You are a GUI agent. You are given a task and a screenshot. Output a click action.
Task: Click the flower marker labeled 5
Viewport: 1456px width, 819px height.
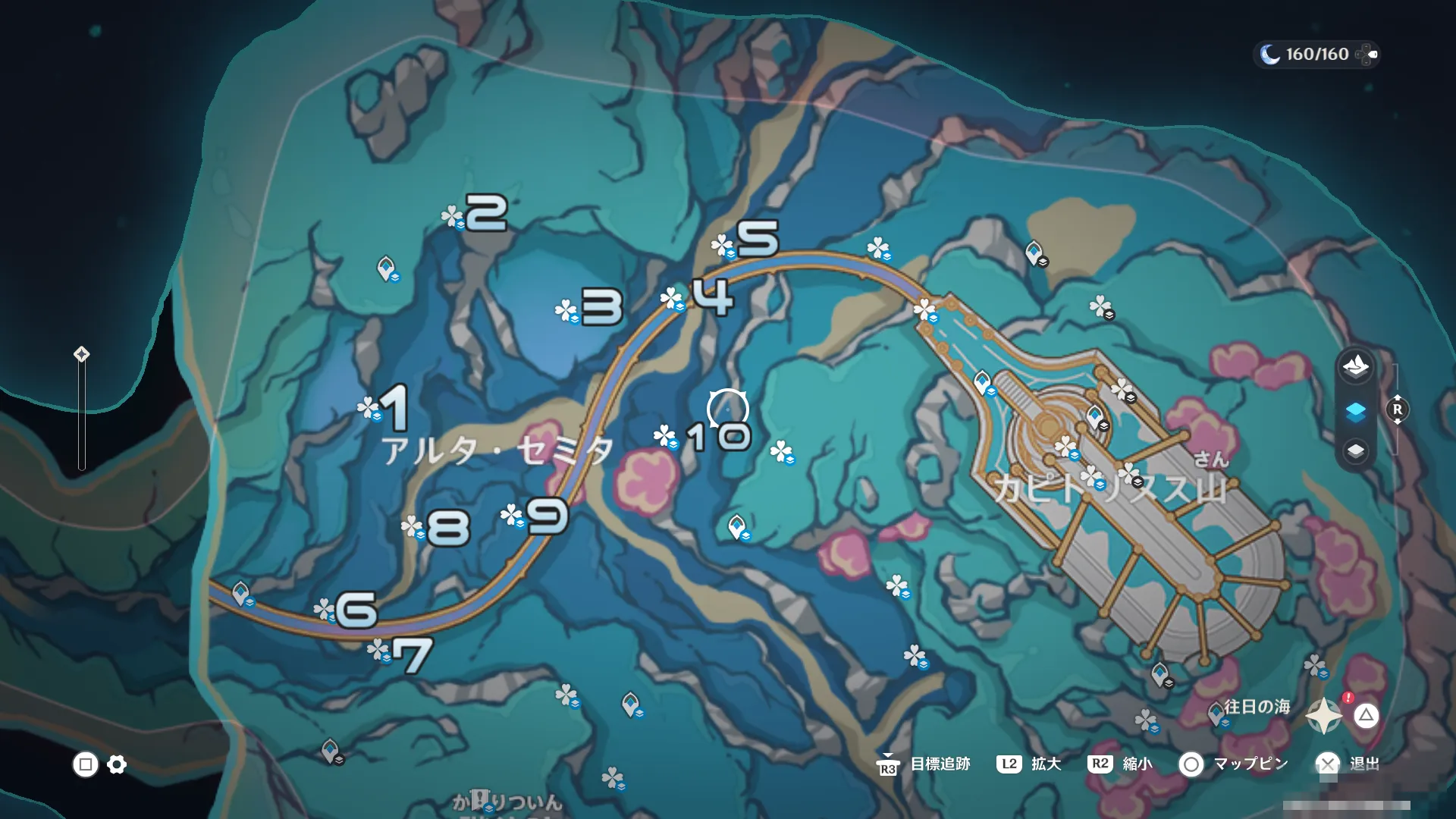point(722,246)
